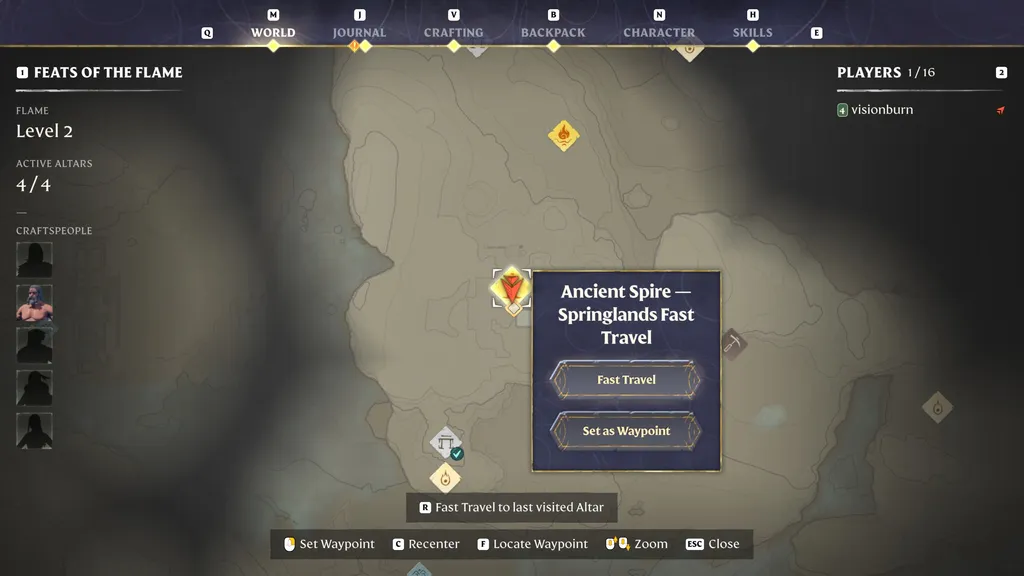This screenshot has height=576, width=1024.
Task: Select the grey marker with green checkmark
Action: (446, 443)
